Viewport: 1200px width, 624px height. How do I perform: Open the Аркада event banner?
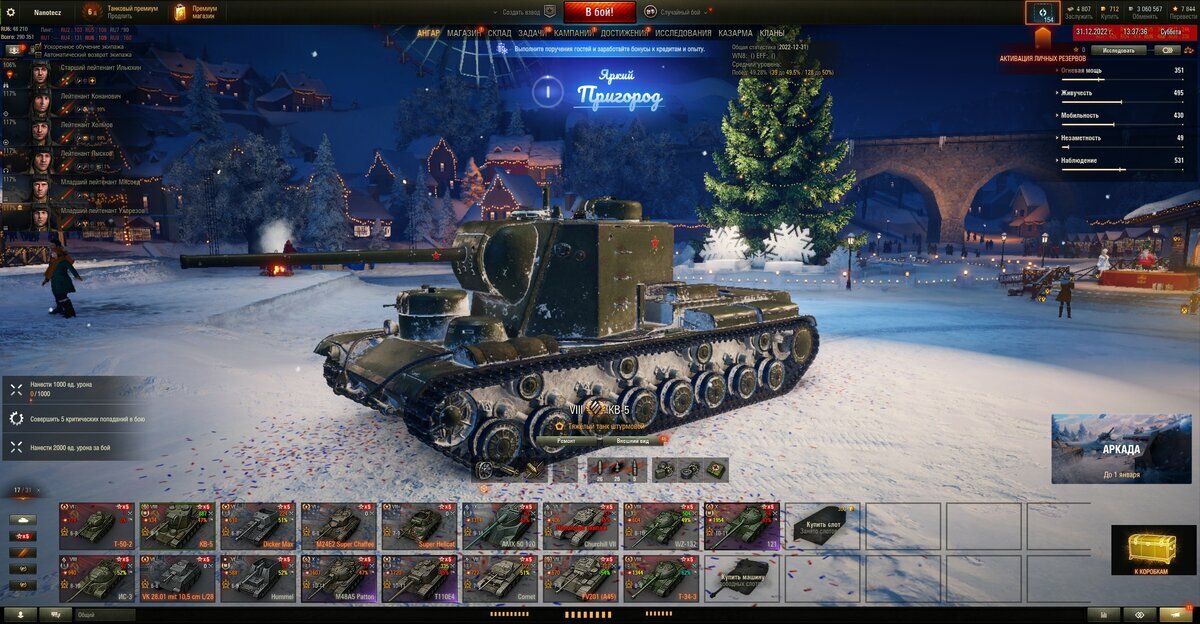[1121, 449]
